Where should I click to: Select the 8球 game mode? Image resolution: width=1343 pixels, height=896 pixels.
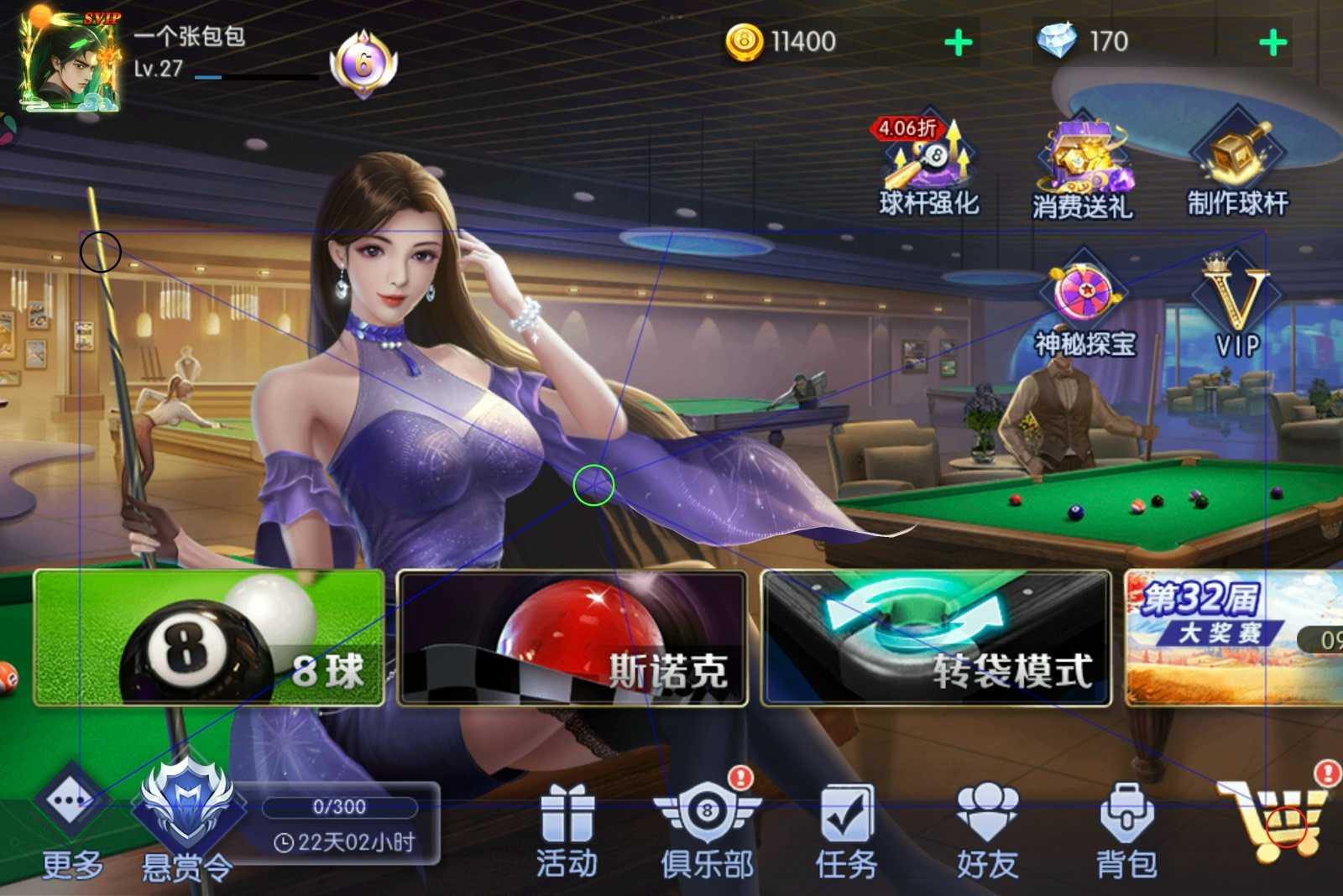coord(209,638)
